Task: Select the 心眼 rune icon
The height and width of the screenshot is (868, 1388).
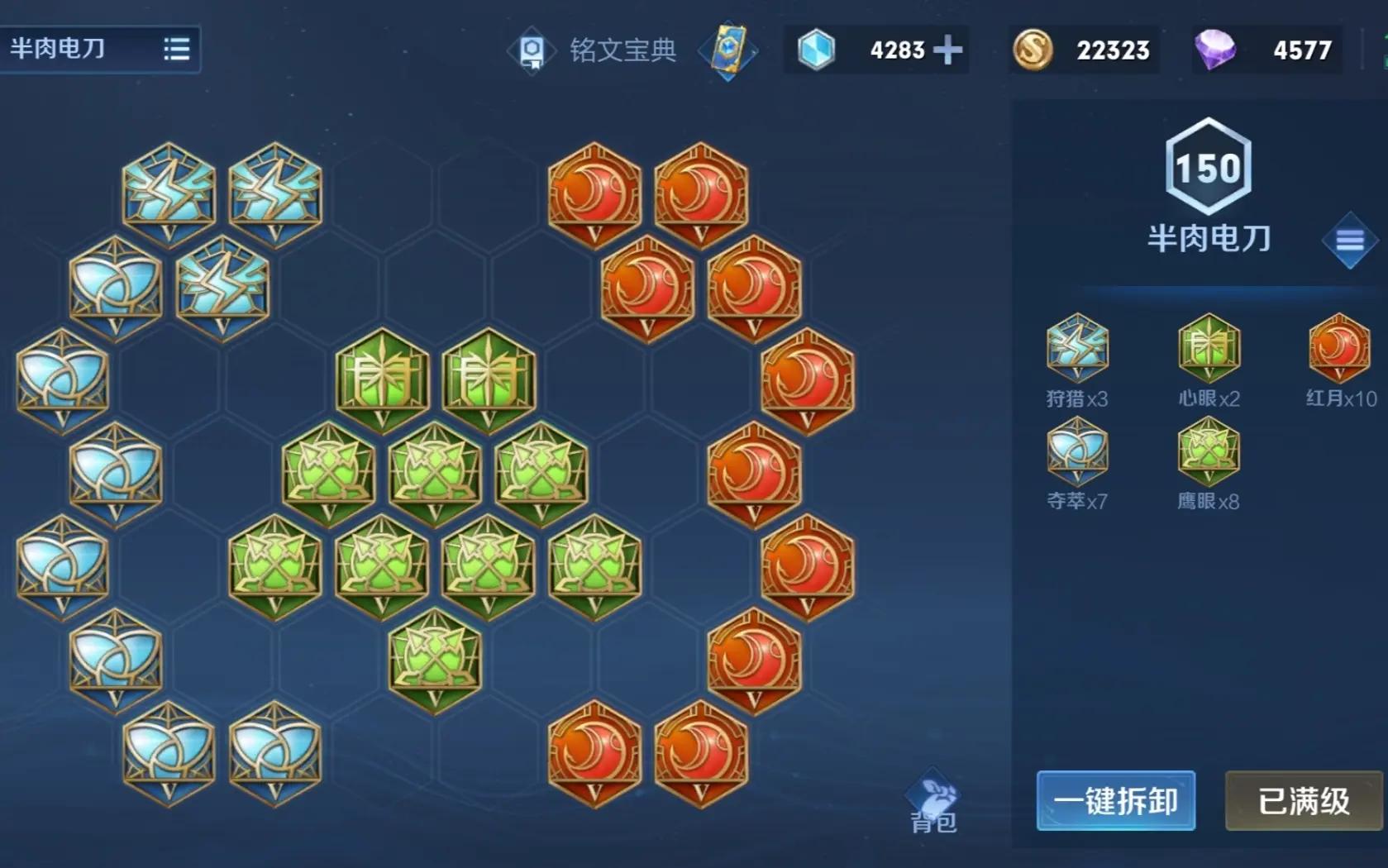Action: (x=1207, y=347)
